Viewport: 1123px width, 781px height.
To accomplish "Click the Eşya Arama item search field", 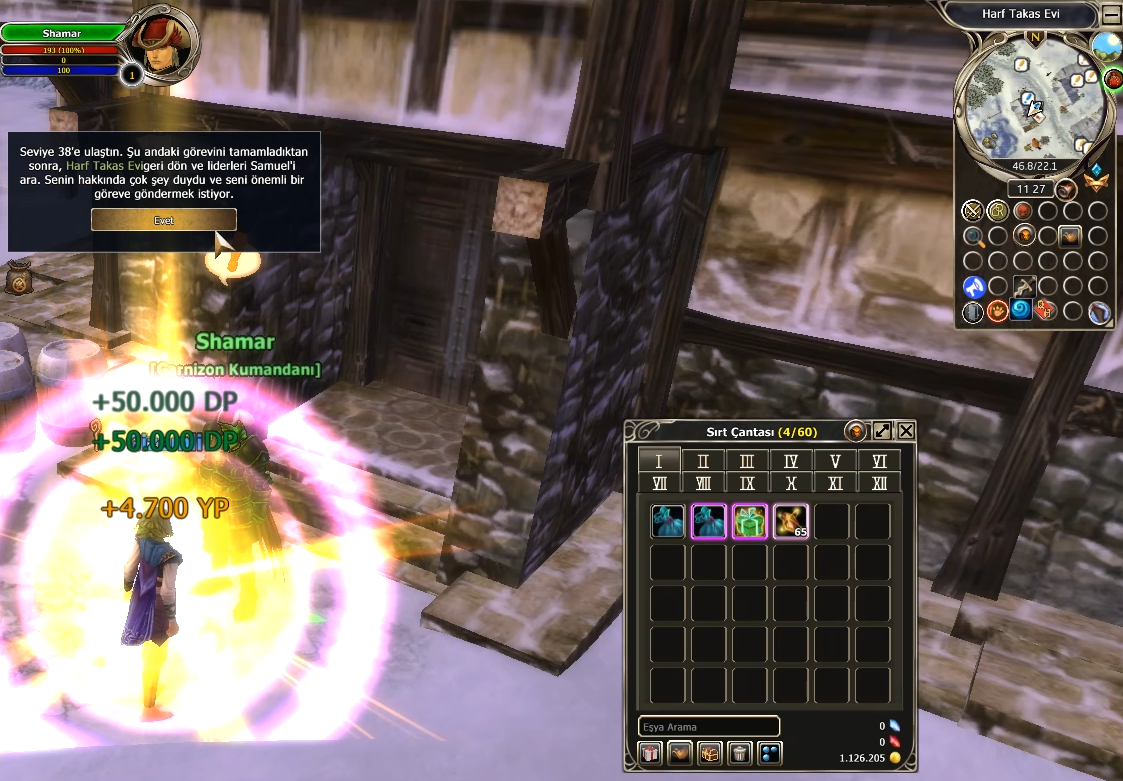I will click(708, 727).
